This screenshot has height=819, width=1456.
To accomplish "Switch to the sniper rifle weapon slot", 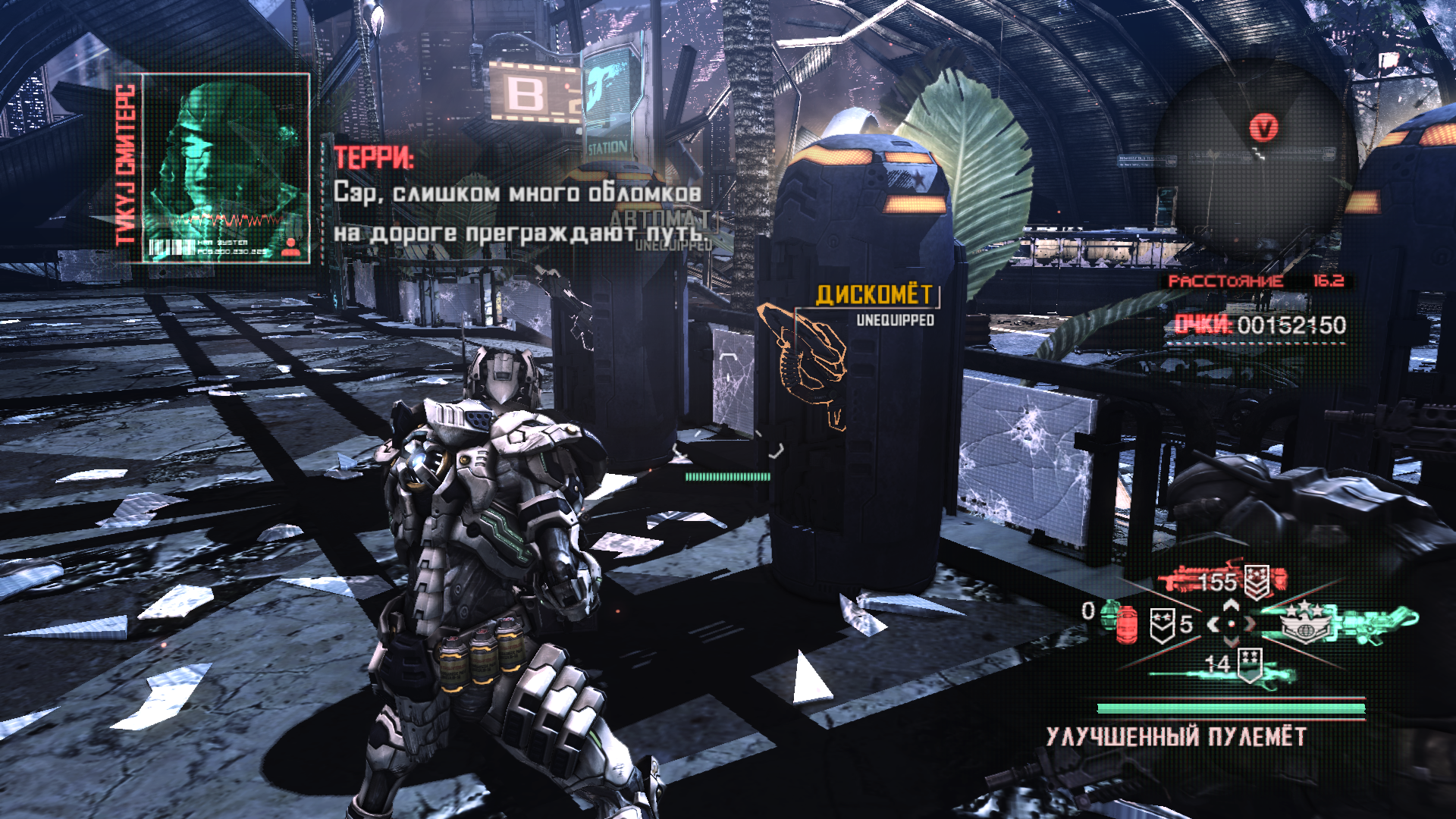I will [x=1213, y=669].
